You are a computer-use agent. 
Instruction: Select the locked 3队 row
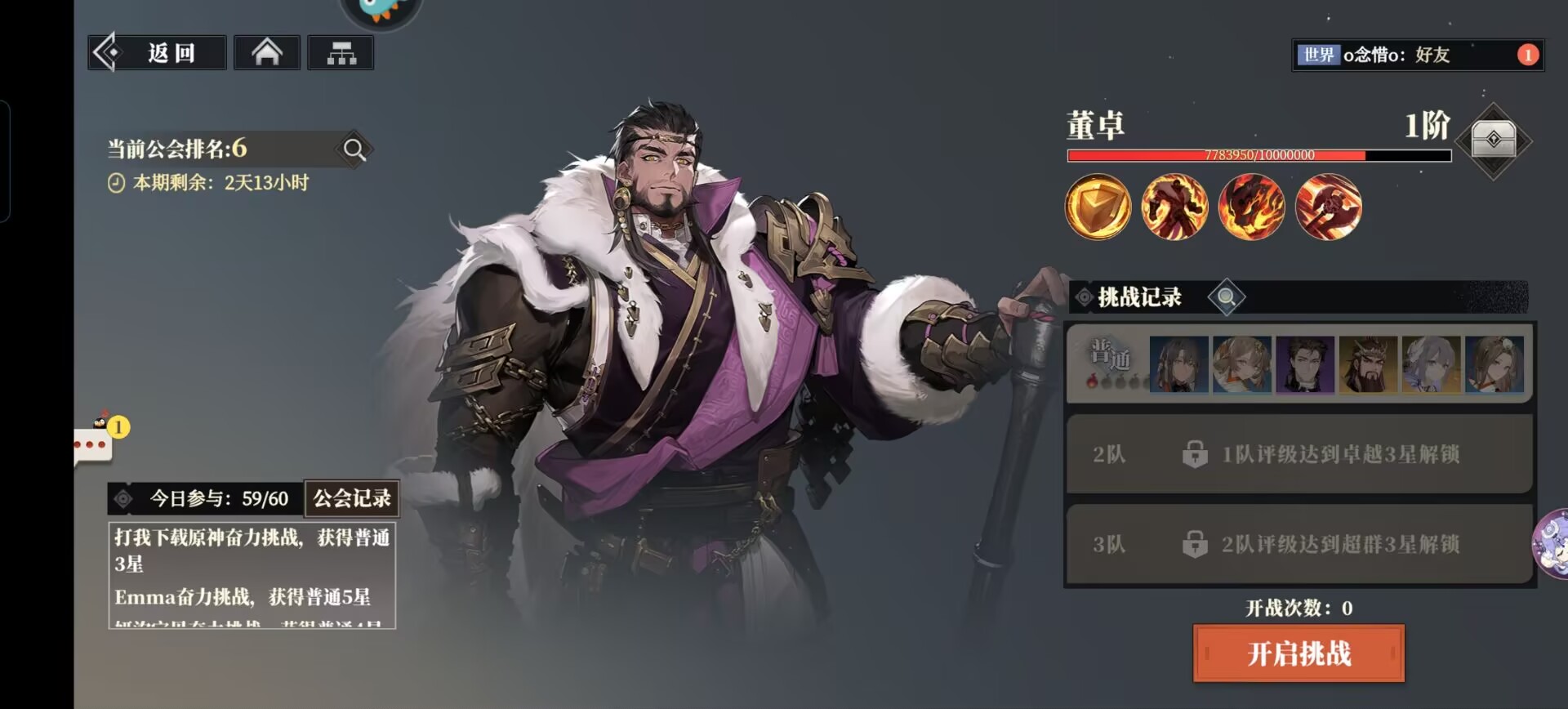pos(1298,544)
